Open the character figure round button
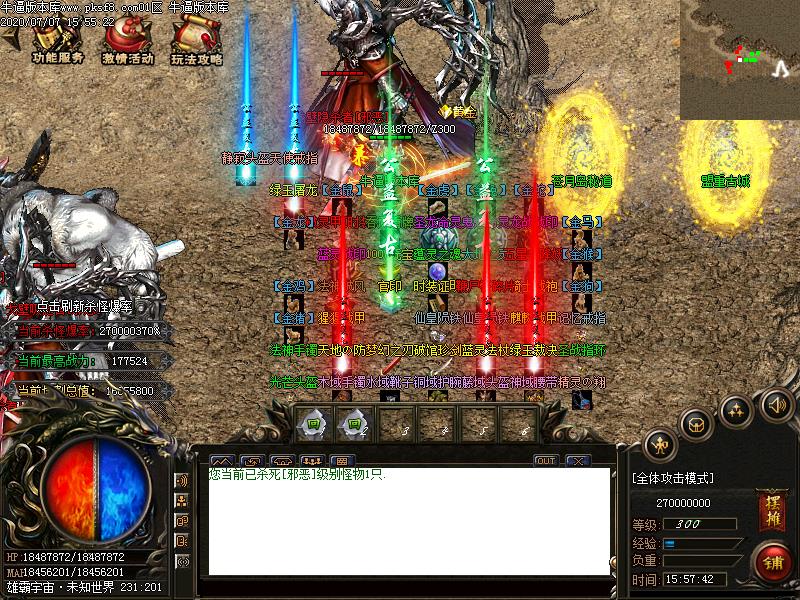This screenshot has width=800, height=600. click(x=660, y=444)
